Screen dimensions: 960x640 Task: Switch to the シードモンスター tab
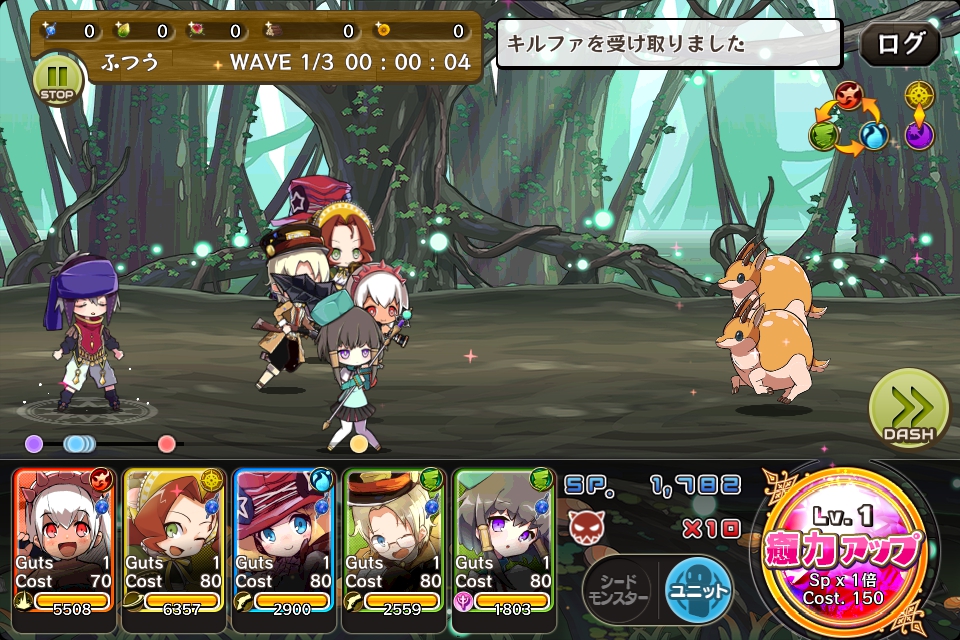tap(620, 592)
